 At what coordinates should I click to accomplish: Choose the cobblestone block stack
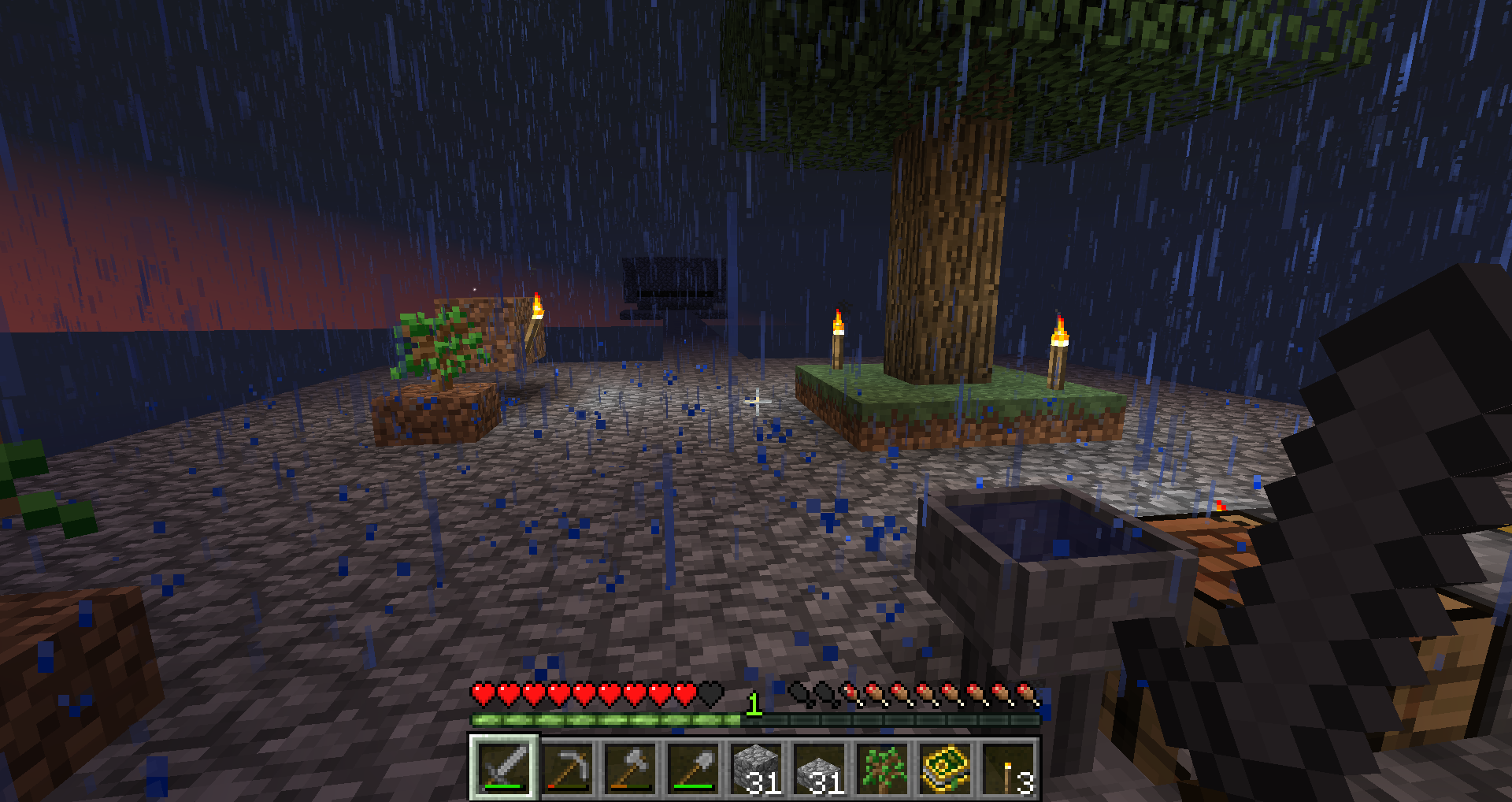click(757, 768)
